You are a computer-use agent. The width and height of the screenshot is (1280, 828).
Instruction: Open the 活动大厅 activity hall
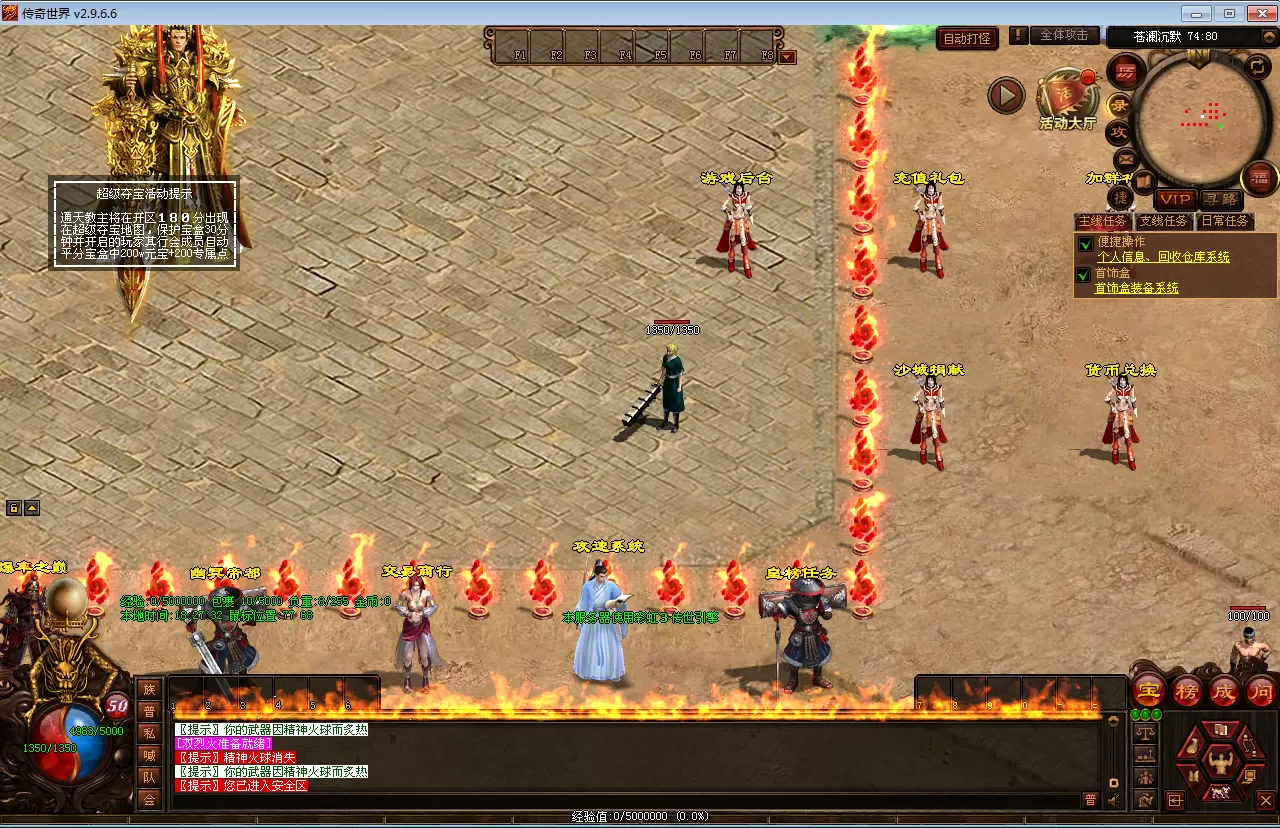pos(1068,100)
